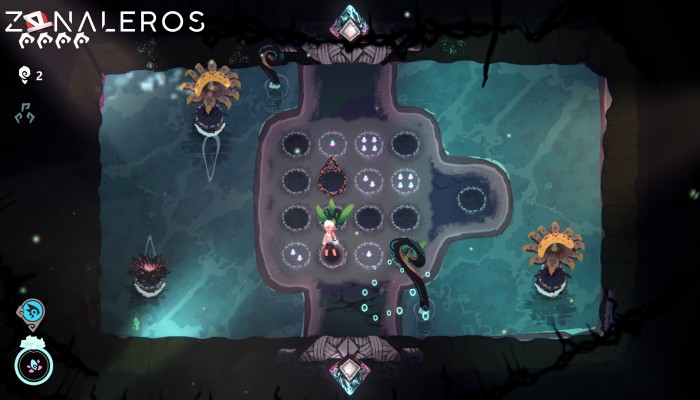Activate the lotus flower ability ring
Viewport: 700px width, 400px height.
click(x=33, y=362)
